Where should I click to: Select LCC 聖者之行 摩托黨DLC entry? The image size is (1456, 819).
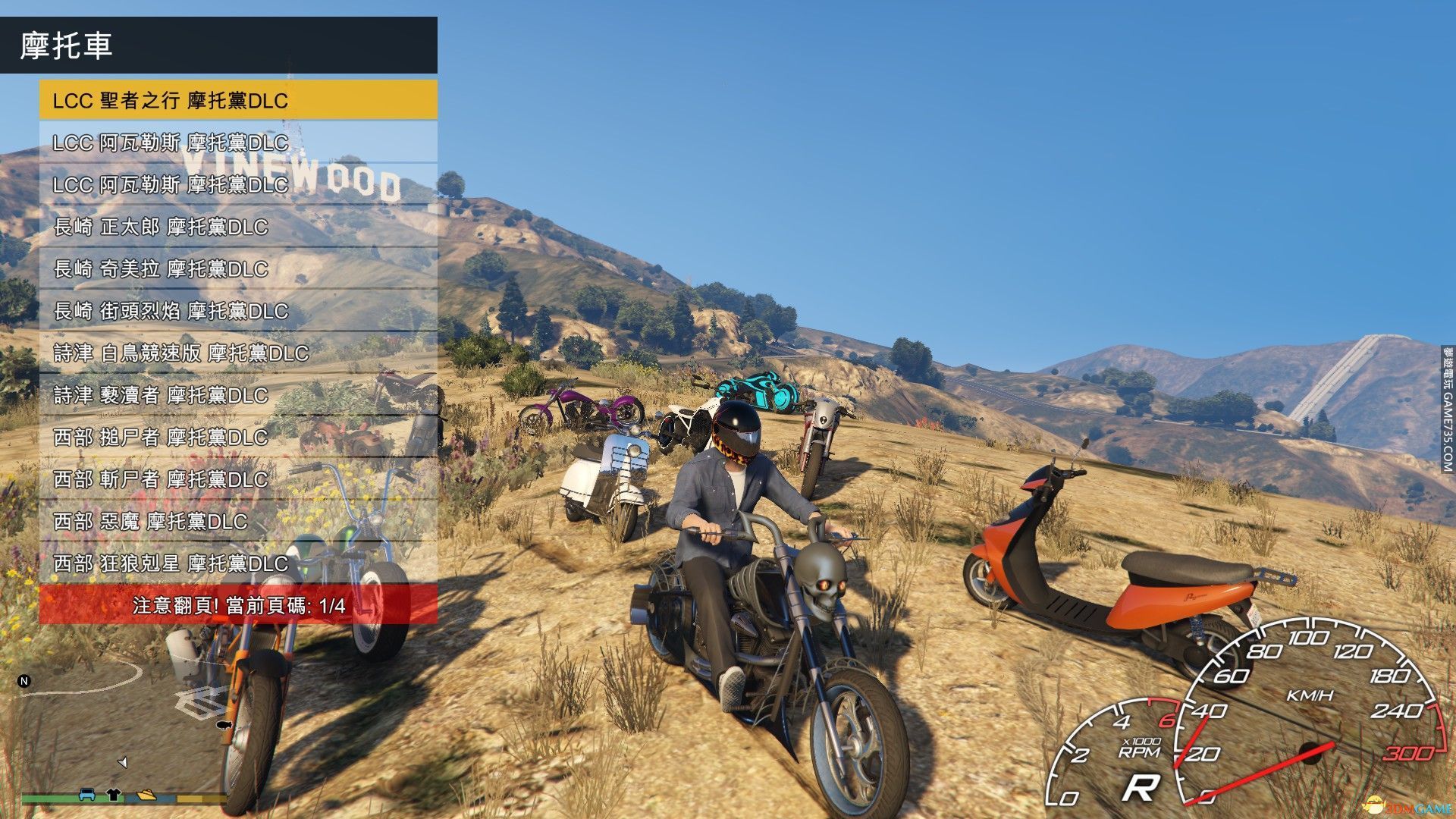(x=238, y=100)
